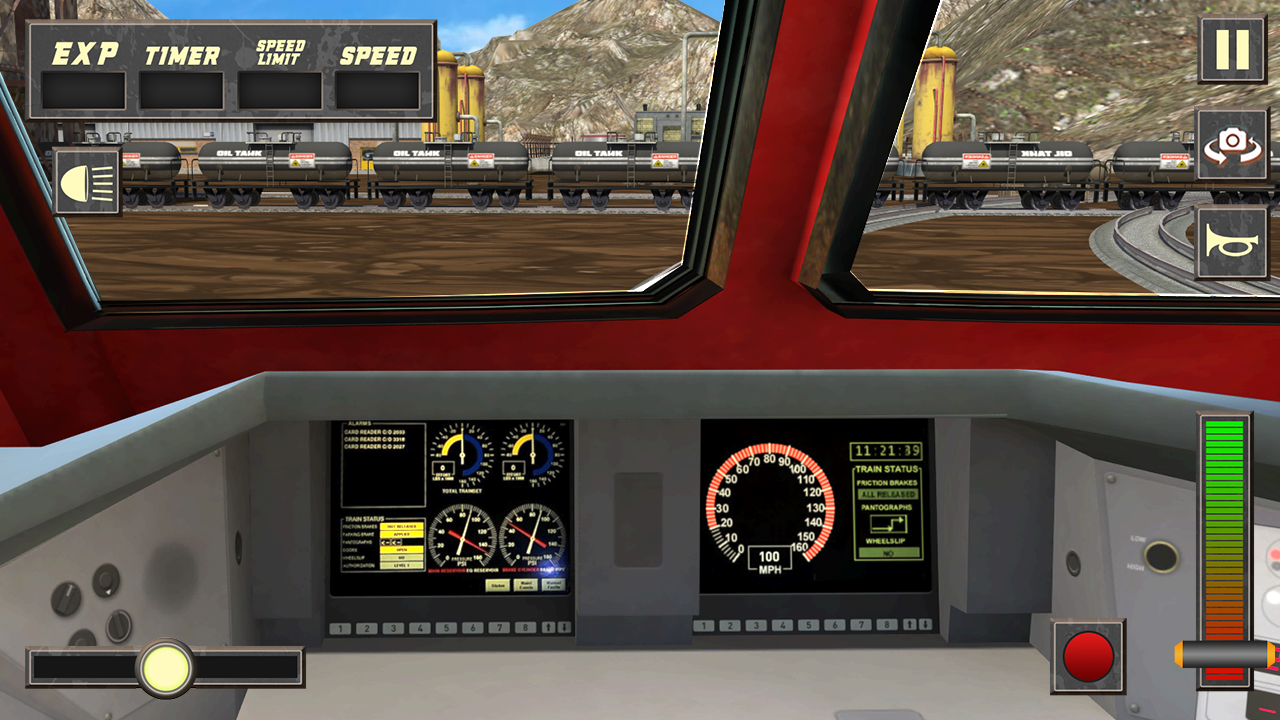Sound the horn using the horn icon
The height and width of the screenshot is (720, 1280).
click(1232, 242)
